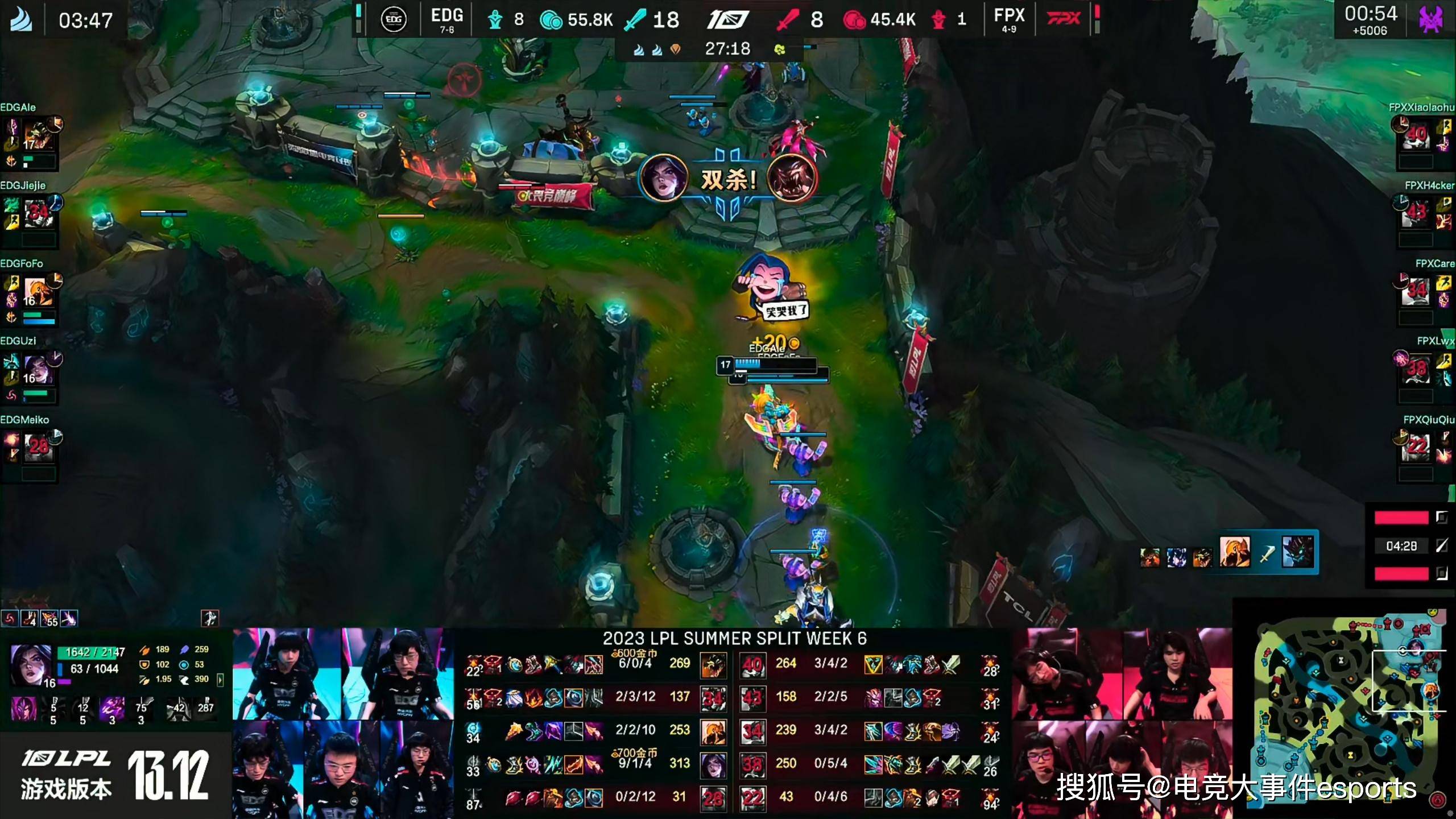1456x819 pixels.
Task: Click the red FPX team logo
Action: click(x=1064, y=19)
